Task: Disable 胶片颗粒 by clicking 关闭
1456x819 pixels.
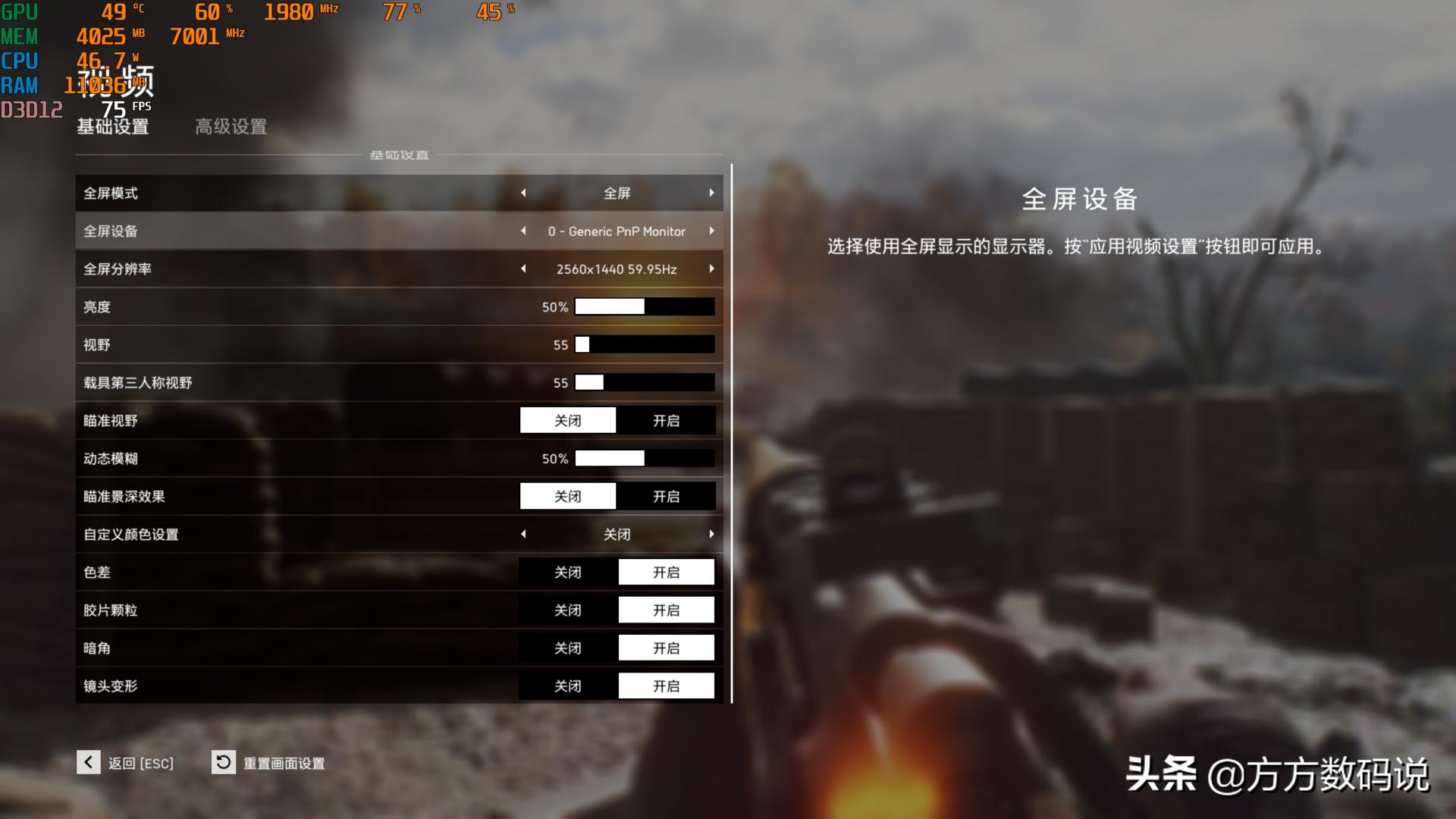Action: [568, 610]
